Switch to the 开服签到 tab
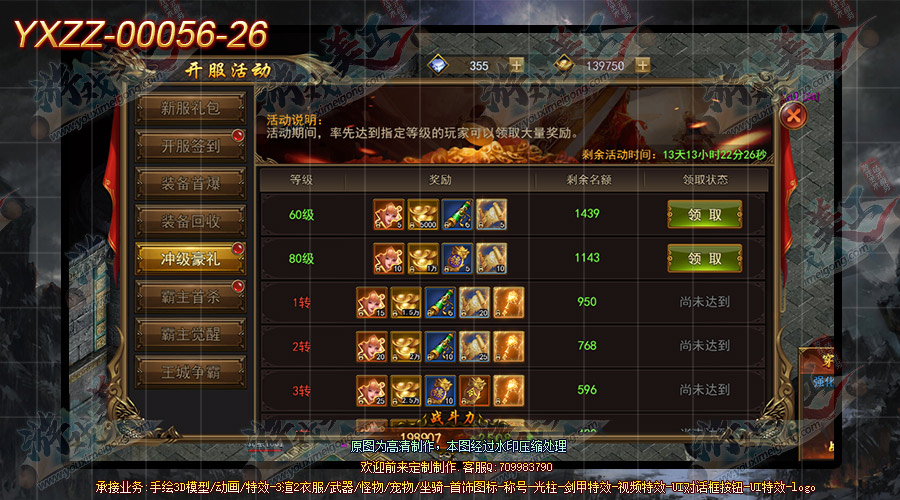Screen dimensions: 900x500 (x=190, y=146)
